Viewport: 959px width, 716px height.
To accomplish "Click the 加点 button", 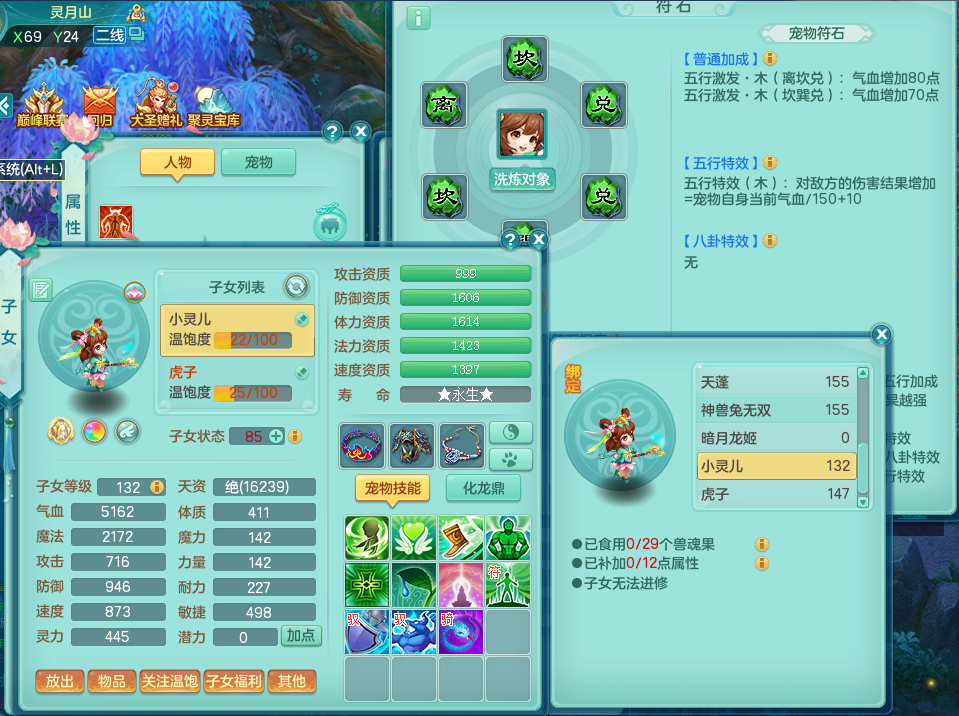I will tap(301, 636).
